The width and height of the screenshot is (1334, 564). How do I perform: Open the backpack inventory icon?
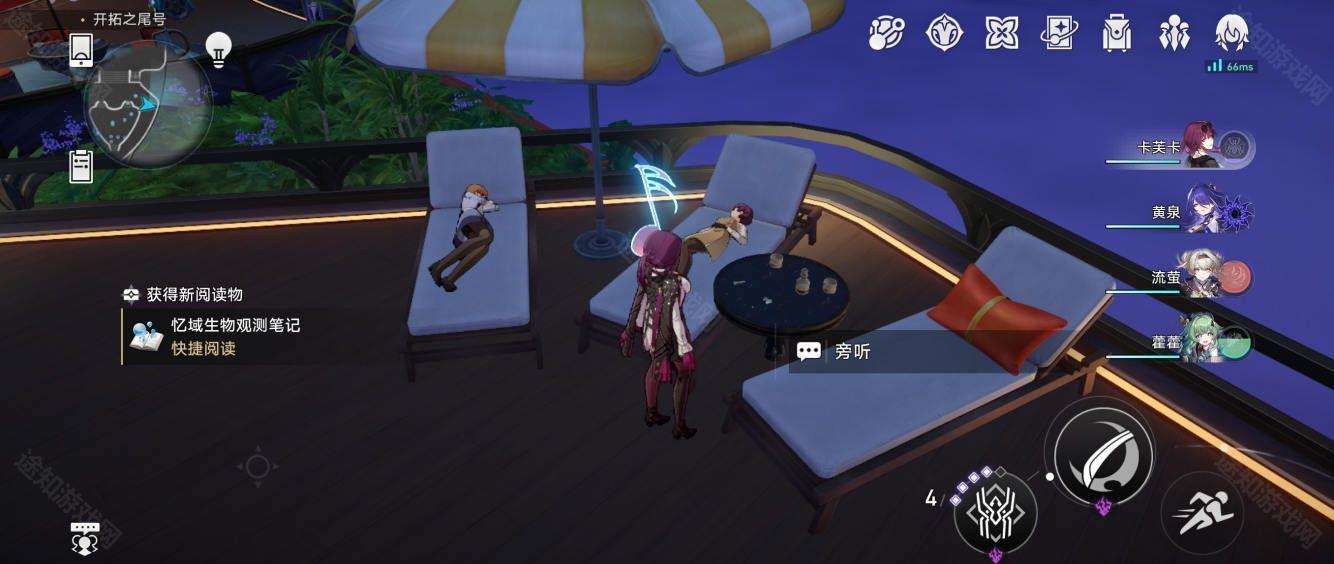1116,34
